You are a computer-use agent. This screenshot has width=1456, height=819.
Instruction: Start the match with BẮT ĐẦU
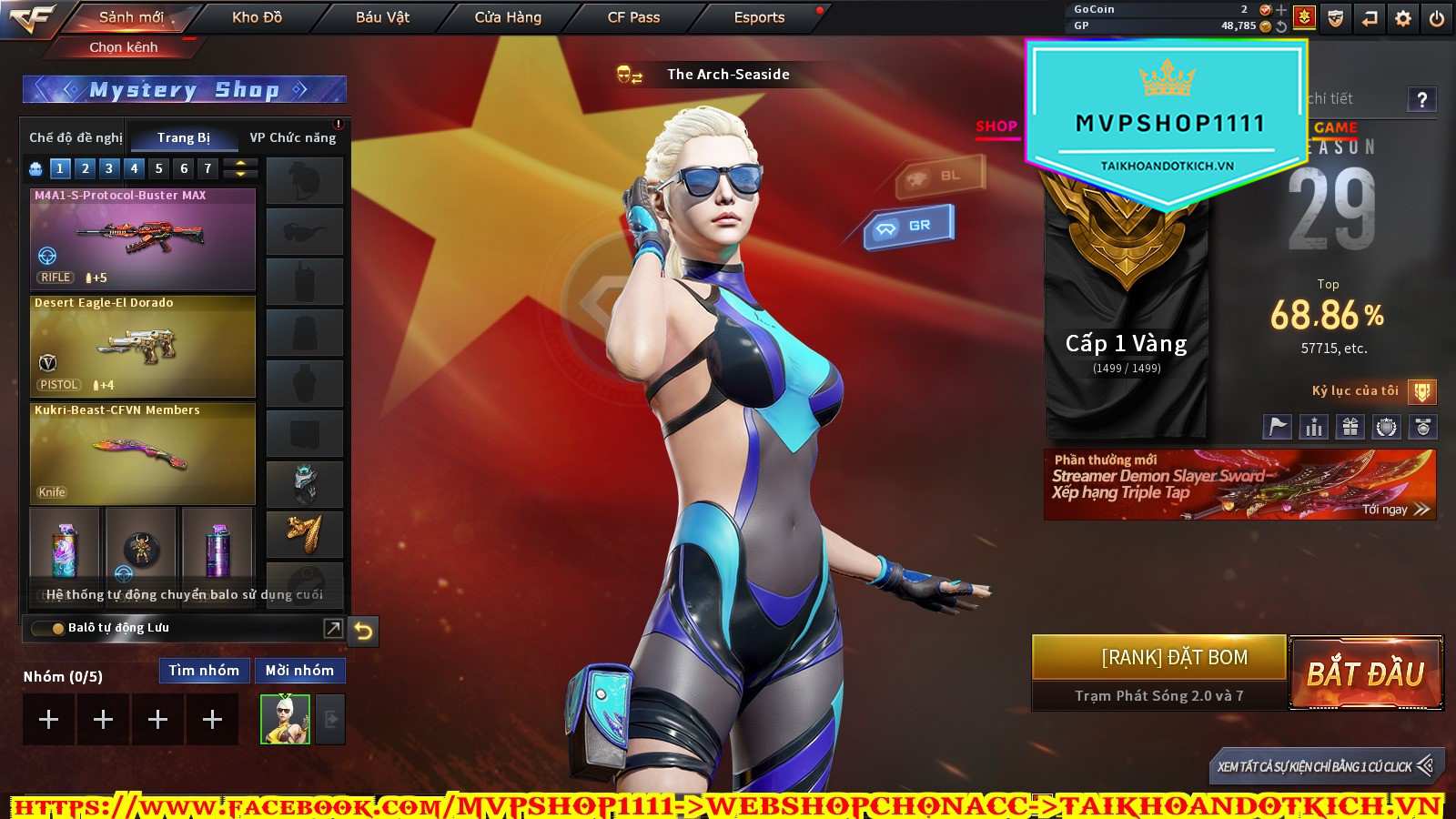(x=1365, y=673)
